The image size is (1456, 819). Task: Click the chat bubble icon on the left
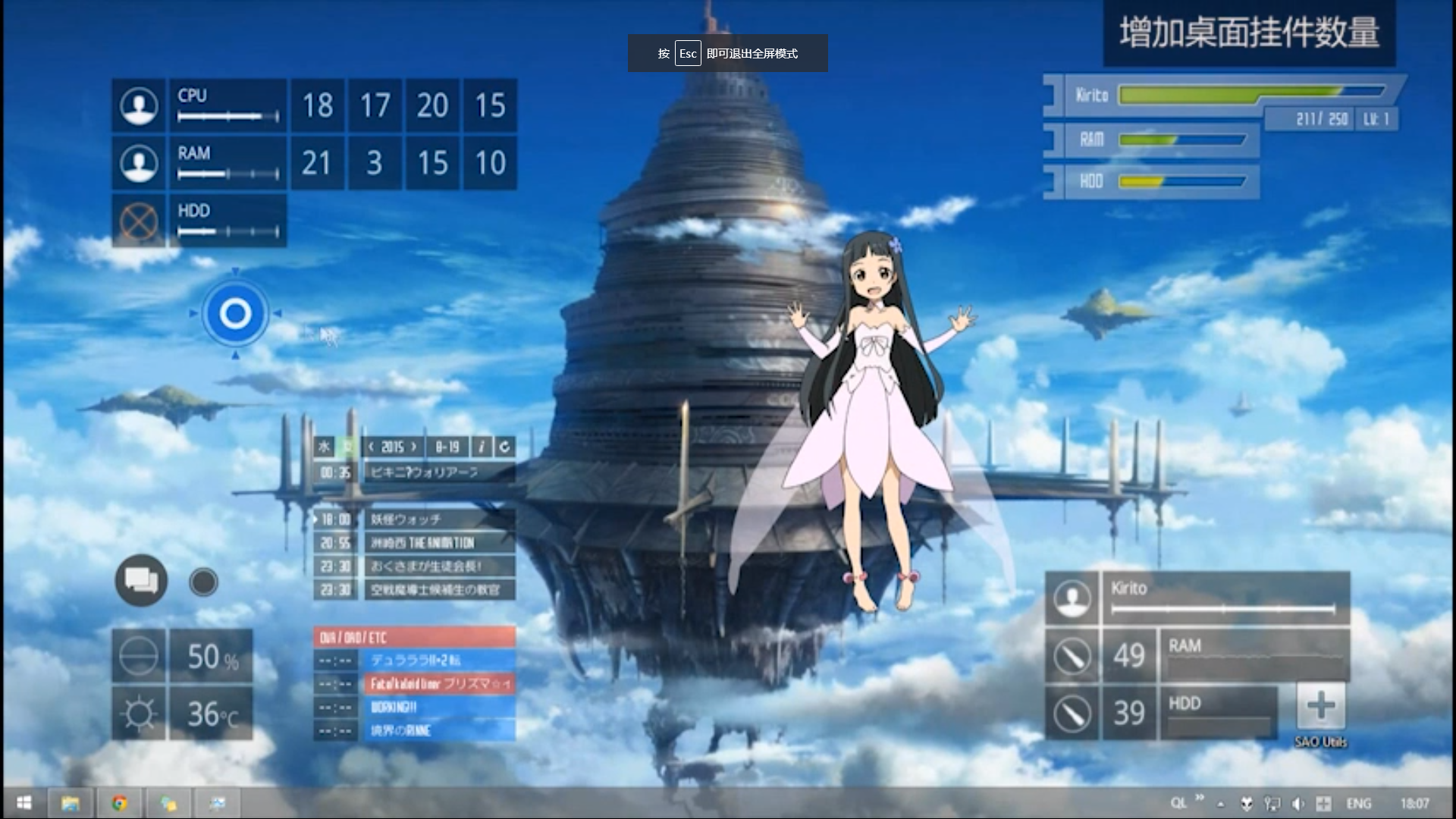pos(142,581)
